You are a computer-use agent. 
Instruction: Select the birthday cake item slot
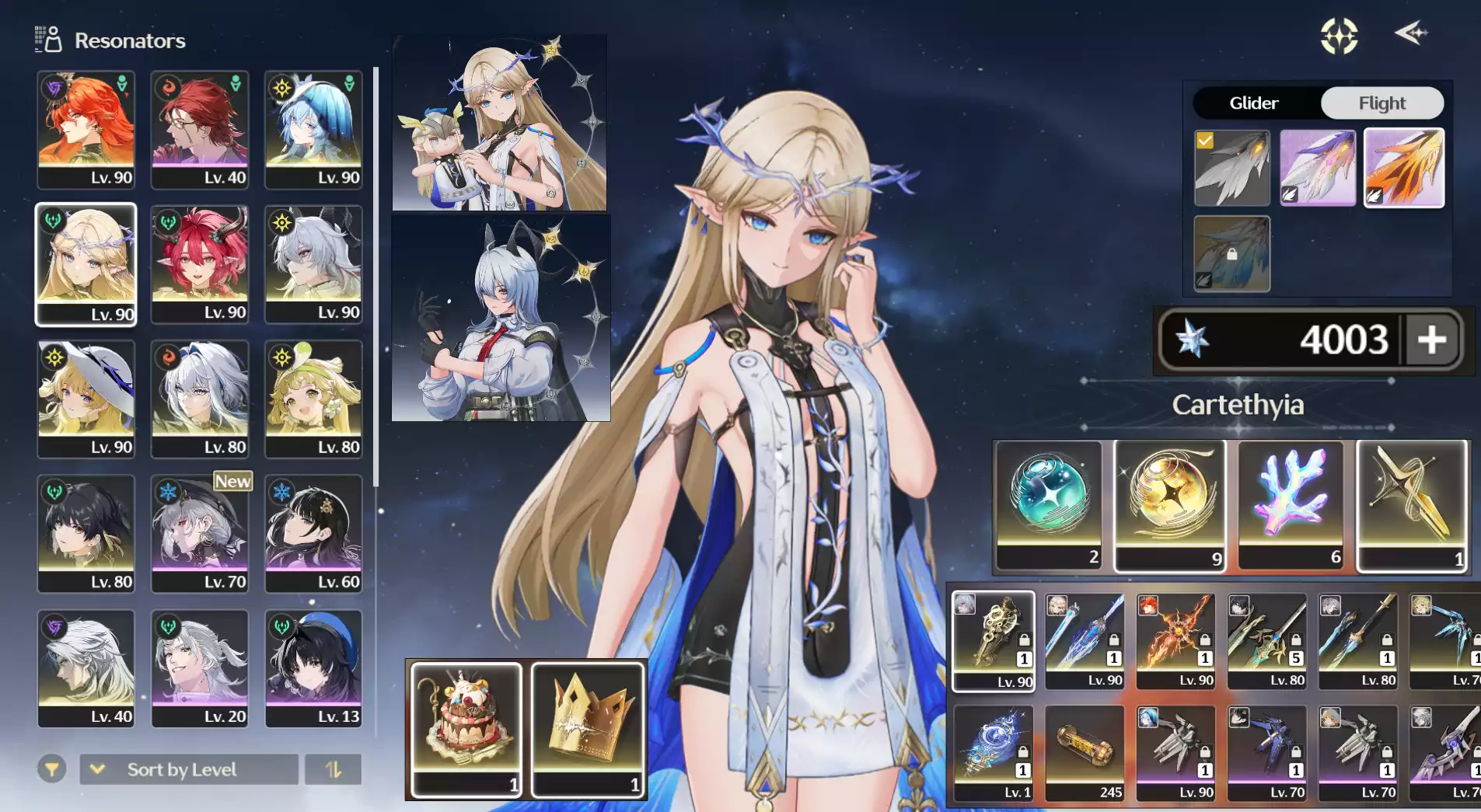pos(466,728)
